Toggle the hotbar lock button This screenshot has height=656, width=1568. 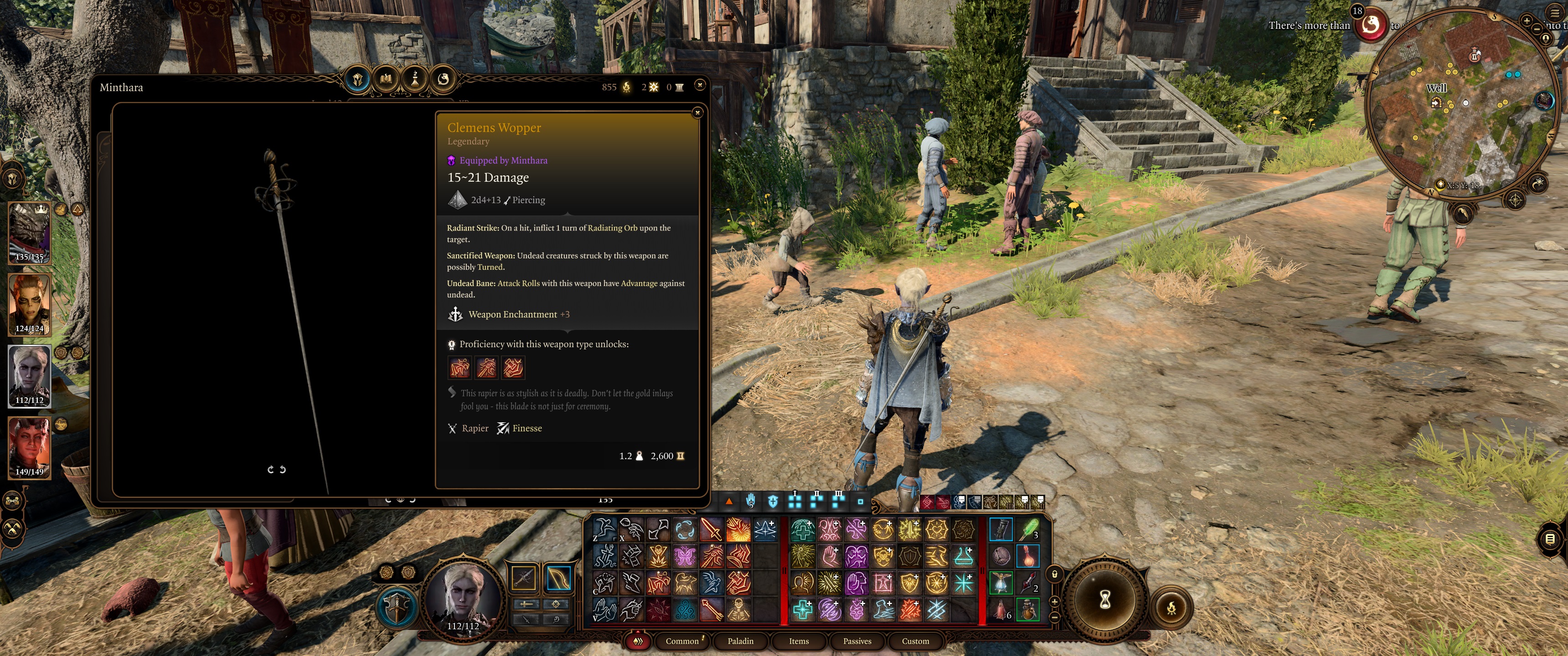[1055, 574]
